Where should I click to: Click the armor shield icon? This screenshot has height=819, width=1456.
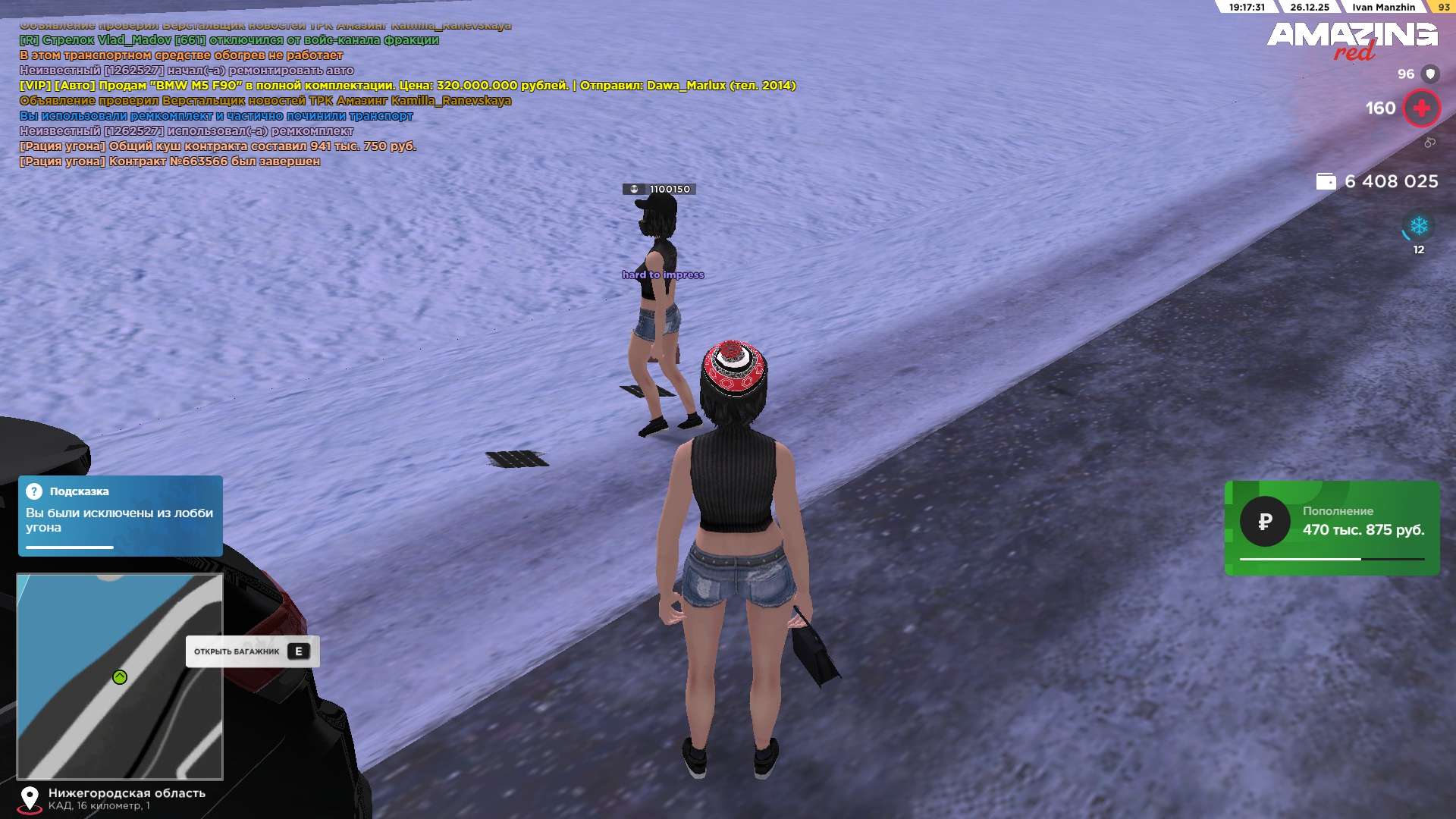click(x=1429, y=74)
